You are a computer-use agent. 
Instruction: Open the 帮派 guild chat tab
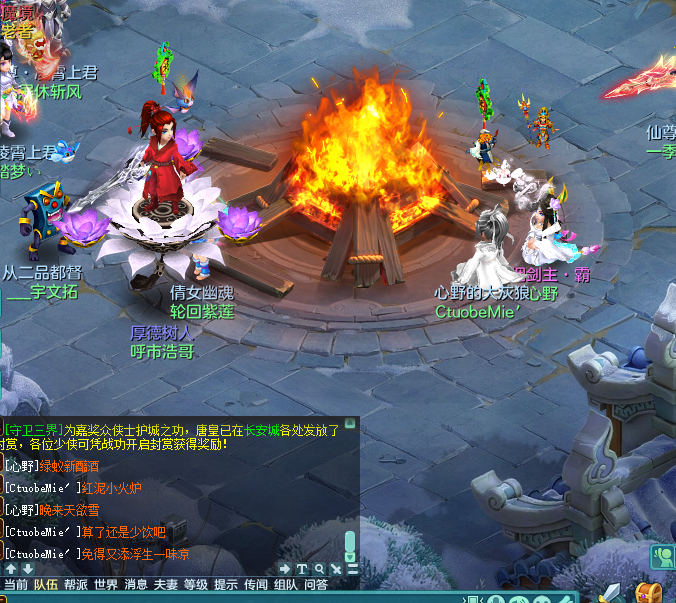click(x=76, y=585)
